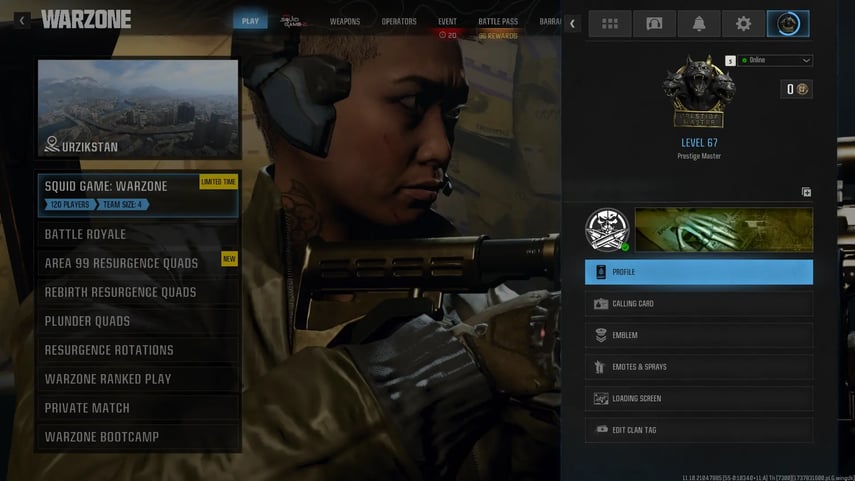Pick Area 99 Resurgence Quads

(137, 263)
